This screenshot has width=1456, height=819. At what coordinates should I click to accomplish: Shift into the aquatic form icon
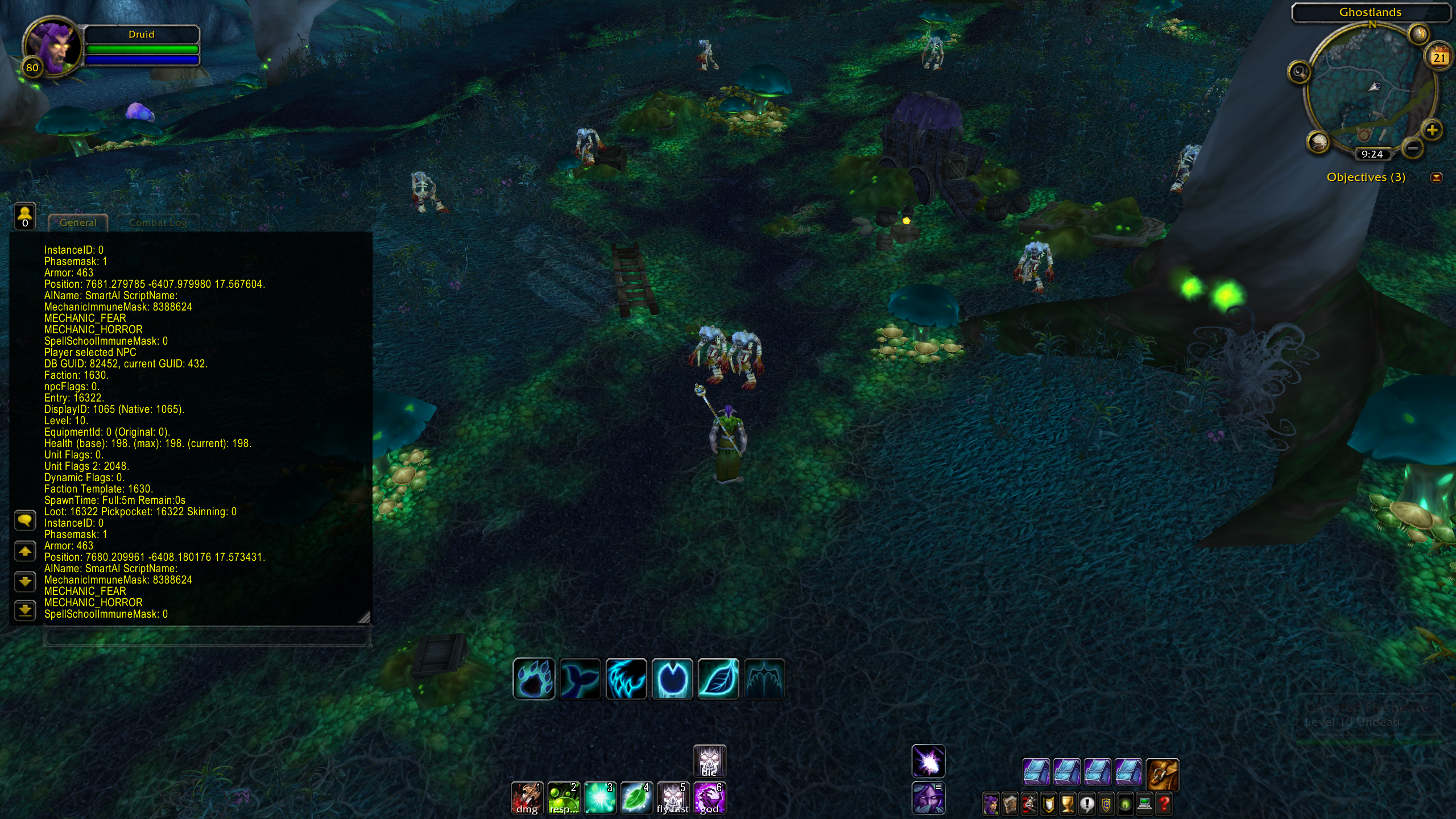pos(580,679)
